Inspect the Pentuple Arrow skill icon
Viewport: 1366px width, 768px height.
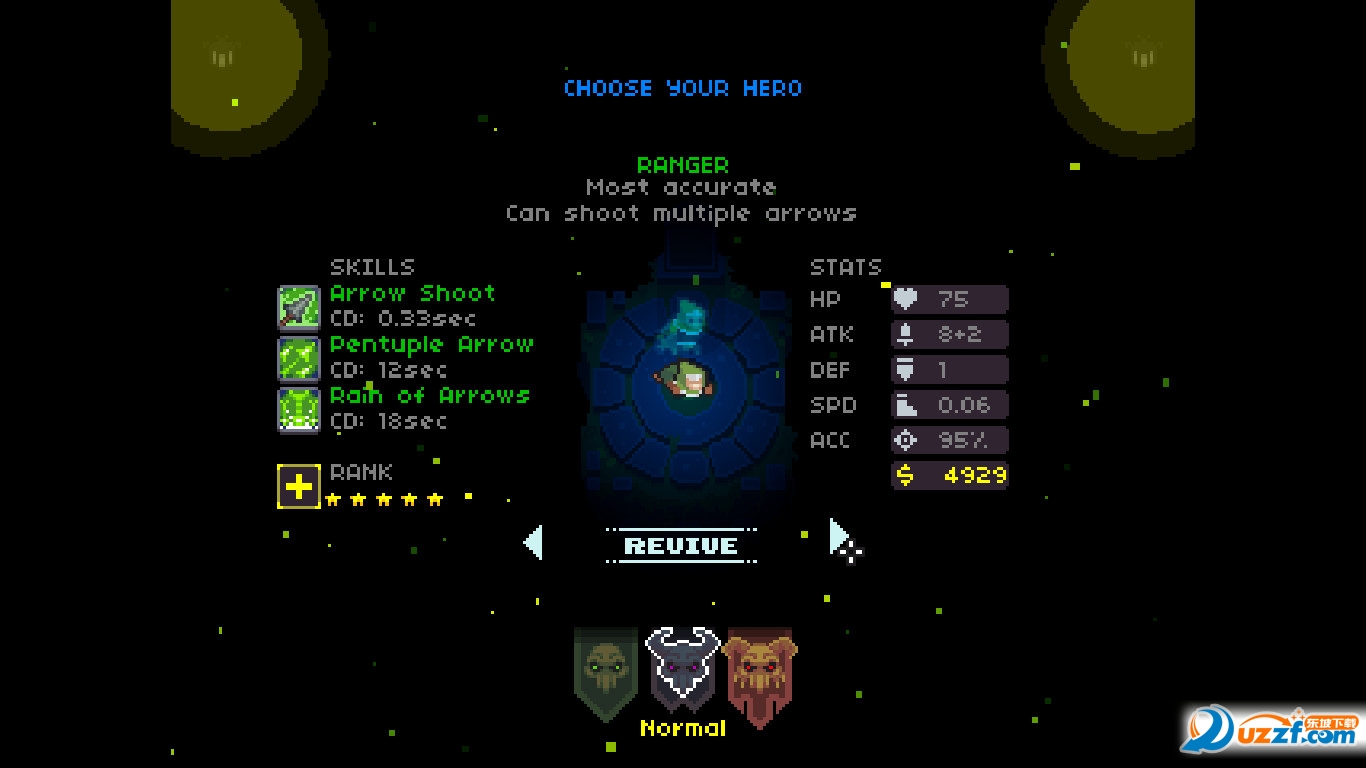(x=298, y=358)
